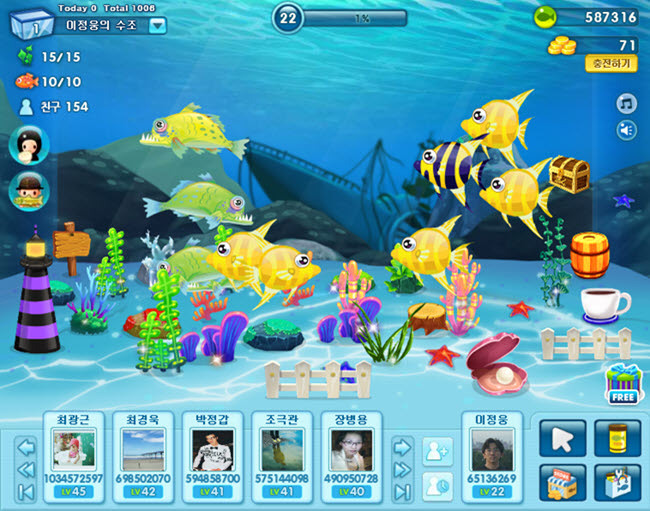Visit friend 최광근 at level 45

[x=77, y=455]
